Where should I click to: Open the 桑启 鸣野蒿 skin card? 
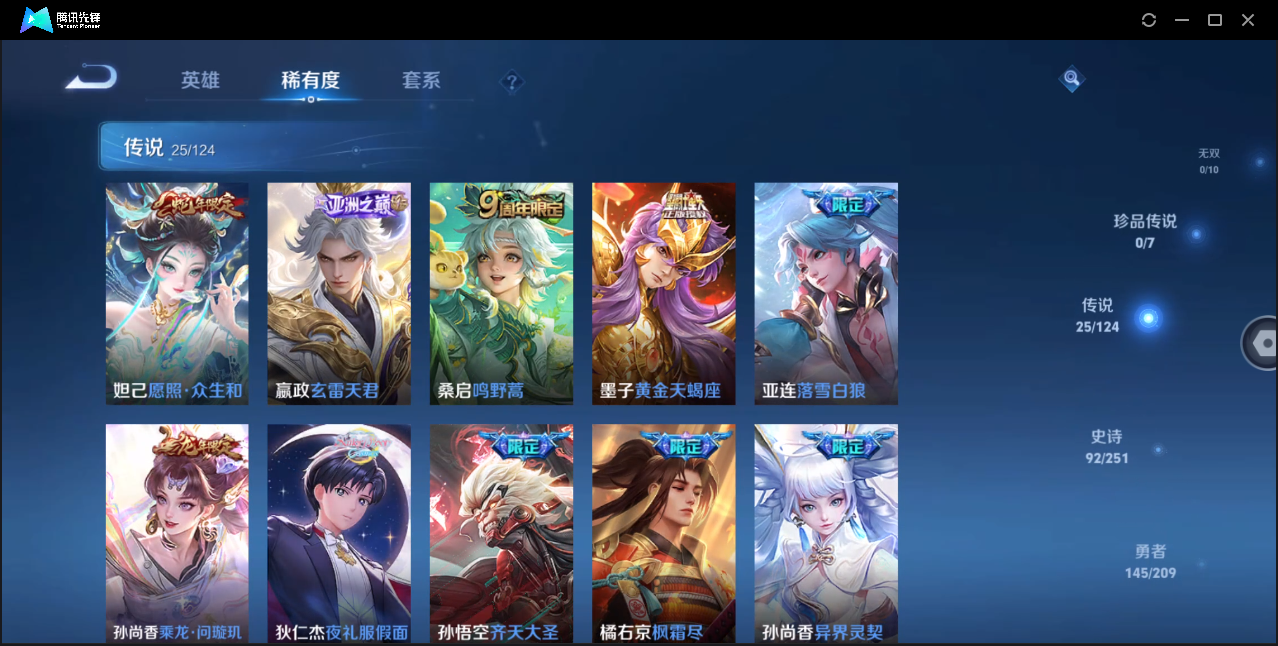pos(501,294)
